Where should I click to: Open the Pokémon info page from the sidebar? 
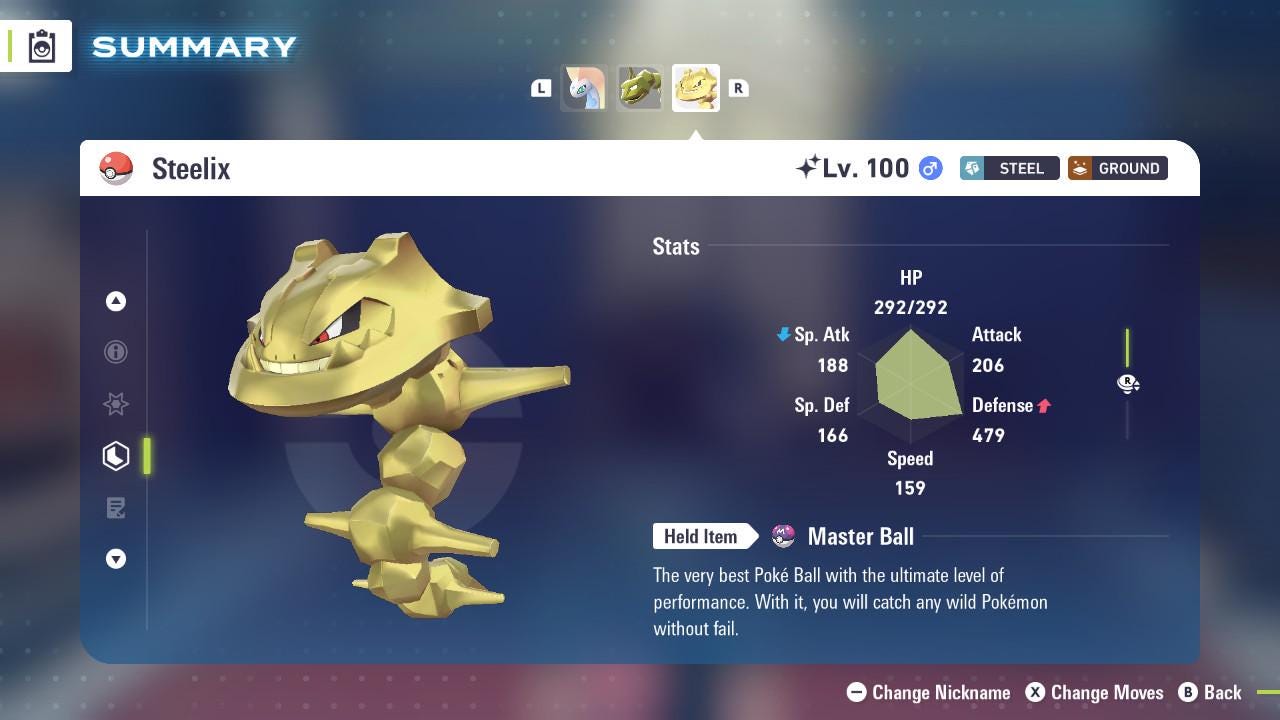(116, 352)
